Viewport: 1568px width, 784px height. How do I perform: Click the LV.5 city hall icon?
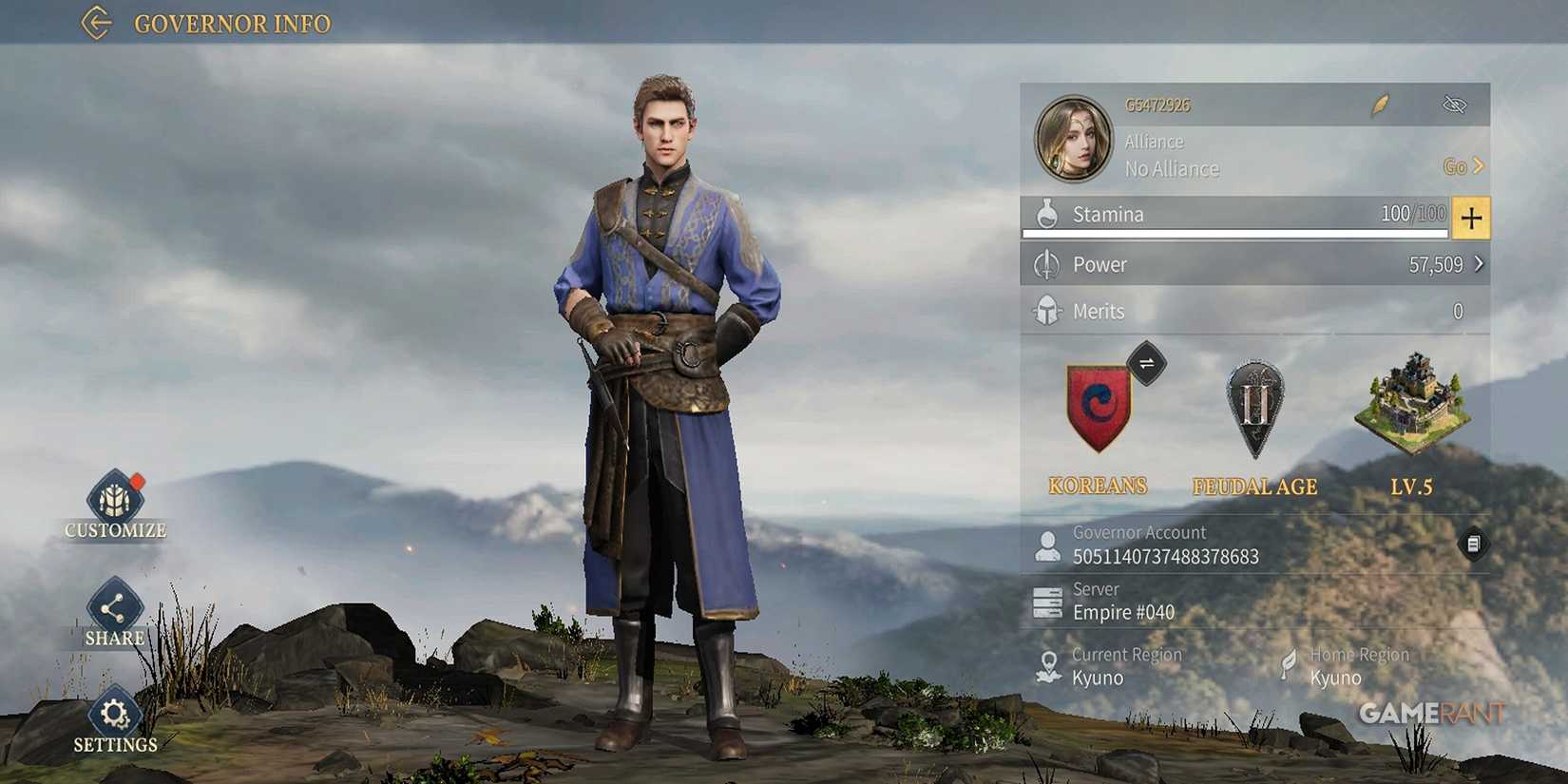click(x=1409, y=409)
